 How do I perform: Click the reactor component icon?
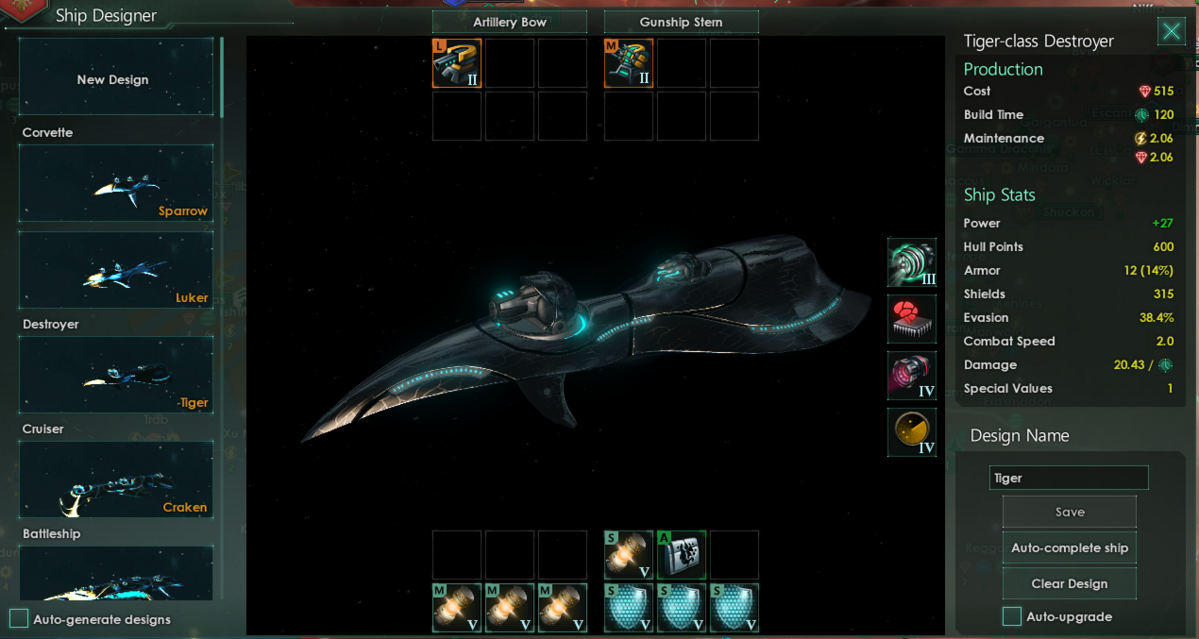click(911, 263)
